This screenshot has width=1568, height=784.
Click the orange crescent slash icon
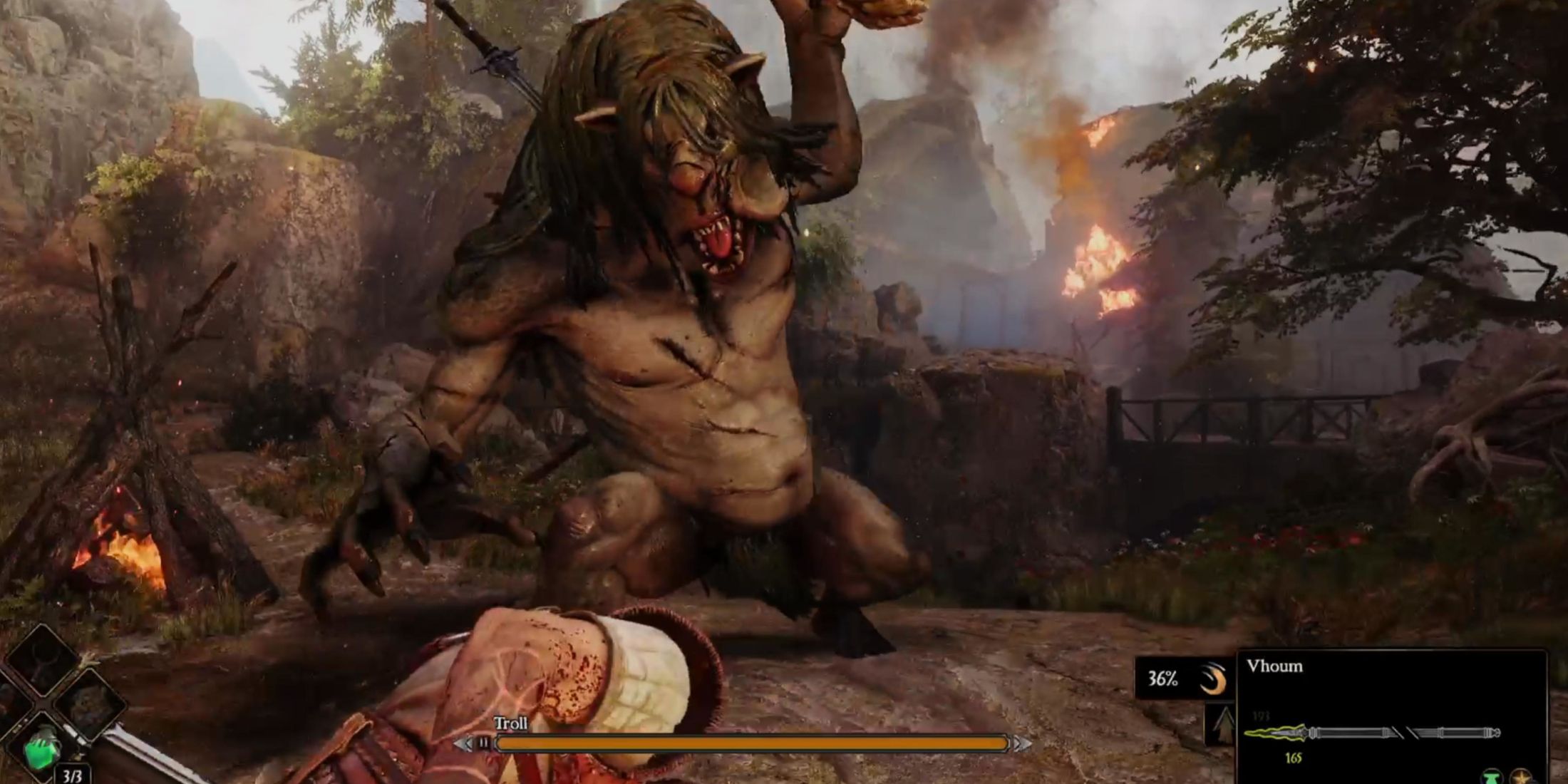click(x=1212, y=679)
